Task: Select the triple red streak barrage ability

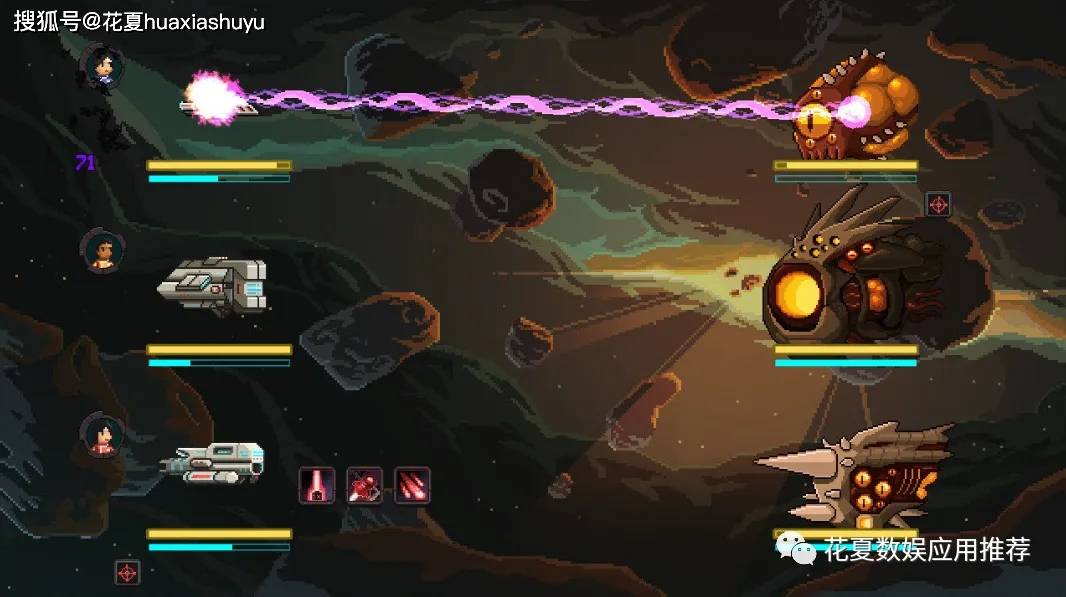Action: 412,485
